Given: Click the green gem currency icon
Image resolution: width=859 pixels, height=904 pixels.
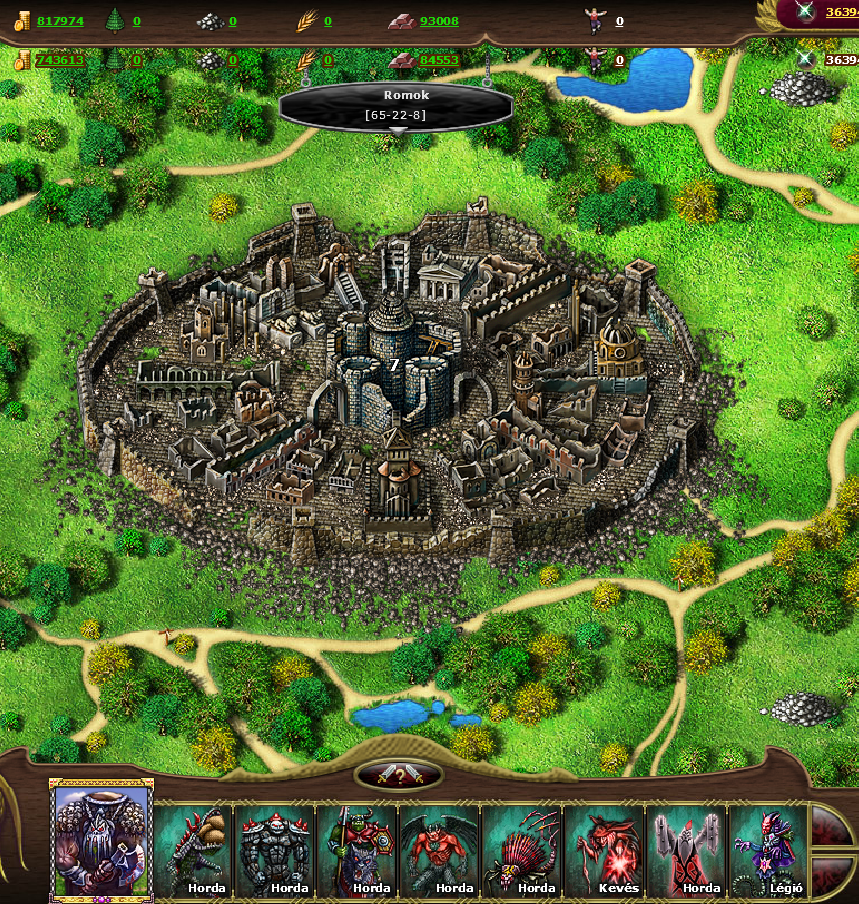Looking at the screenshot, I should click(806, 12).
